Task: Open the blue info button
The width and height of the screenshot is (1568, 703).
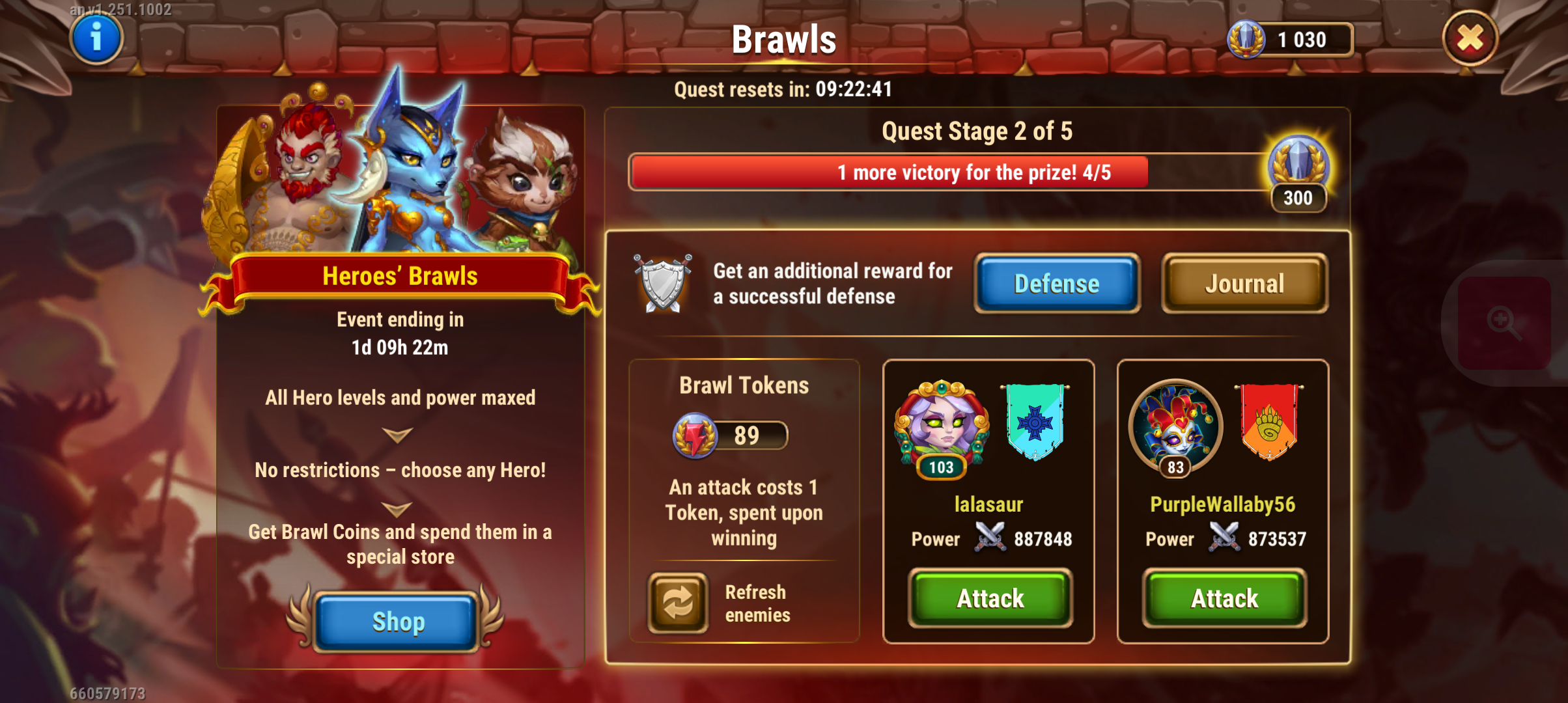Action: point(96,38)
